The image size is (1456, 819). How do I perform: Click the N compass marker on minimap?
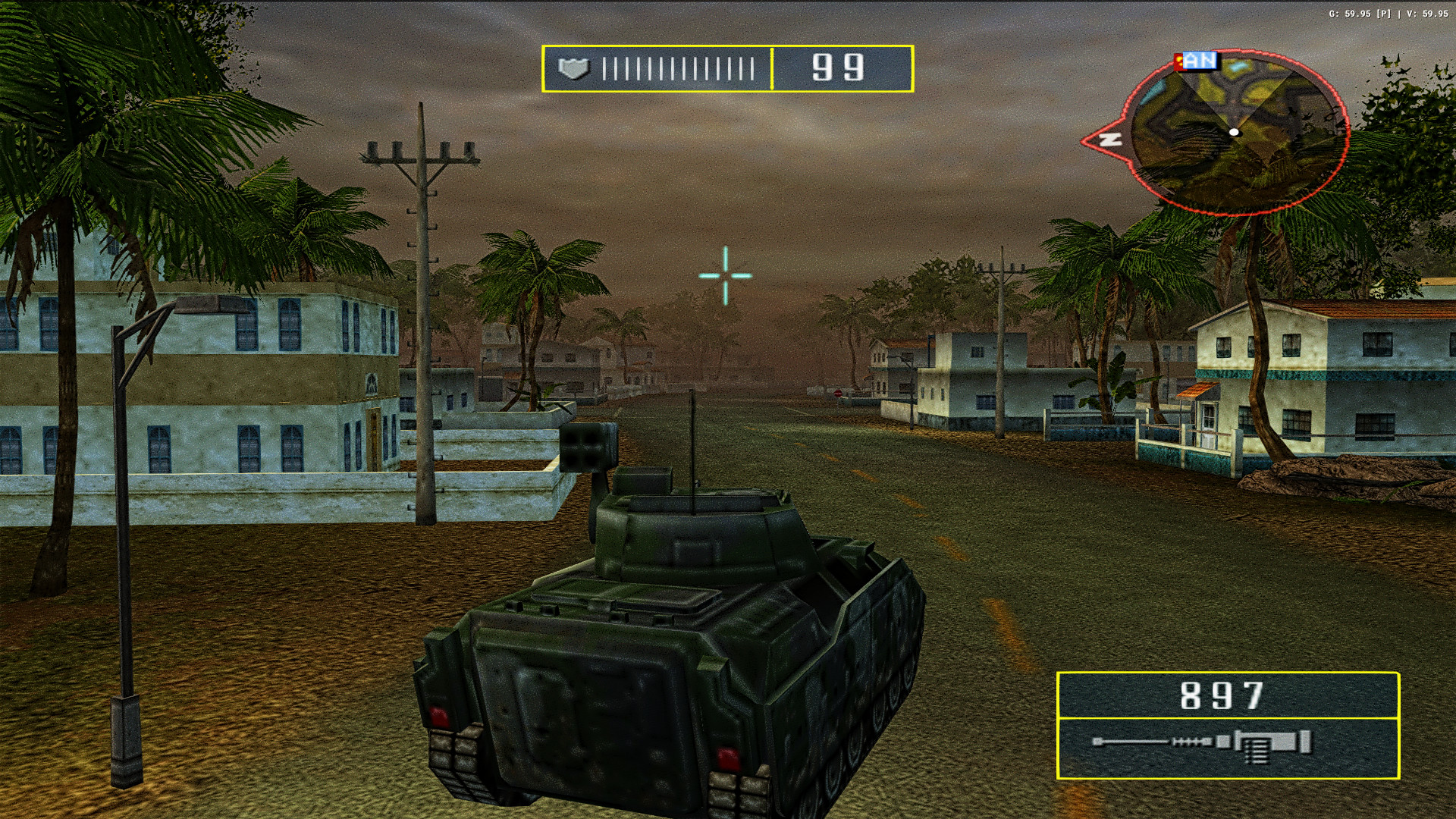click(x=1112, y=140)
